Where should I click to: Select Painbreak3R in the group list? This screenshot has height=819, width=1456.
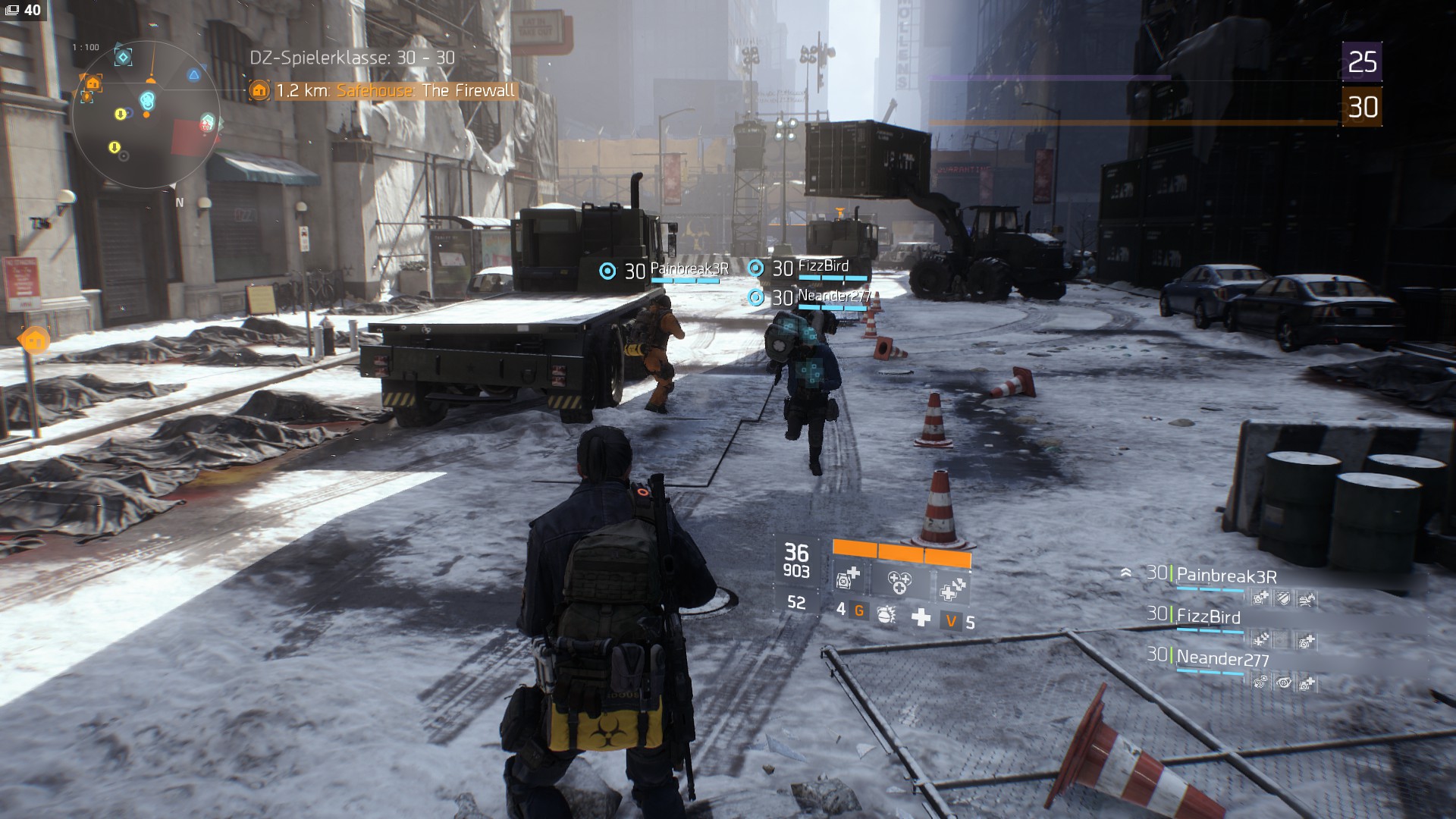click(x=1225, y=576)
